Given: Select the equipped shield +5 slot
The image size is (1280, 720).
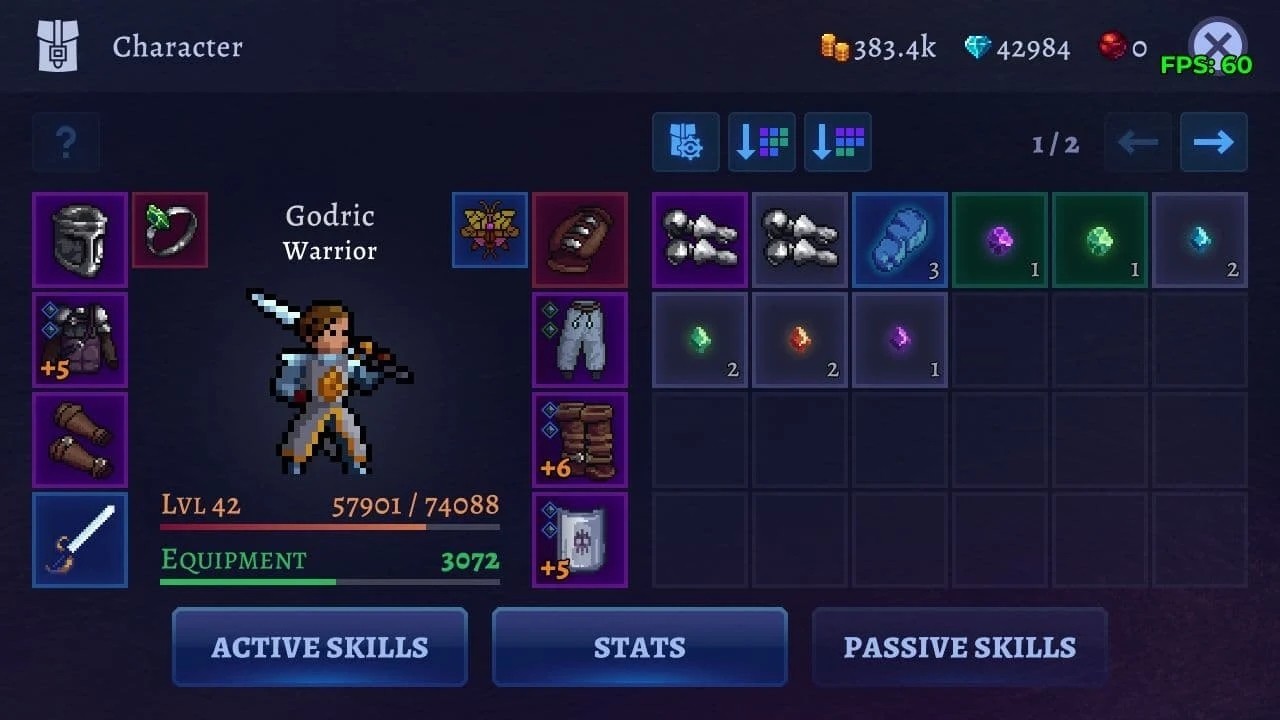Looking at the screenshot, I should 580,540.
